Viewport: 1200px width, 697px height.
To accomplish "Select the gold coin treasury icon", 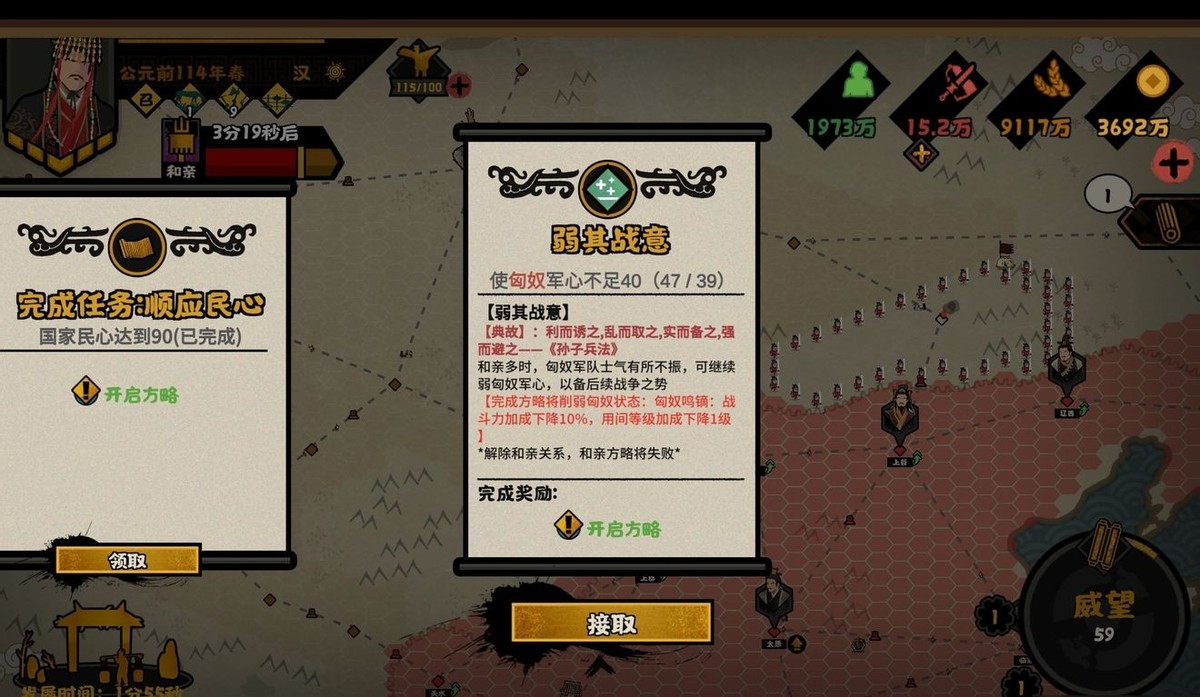I will point(1151,80).
